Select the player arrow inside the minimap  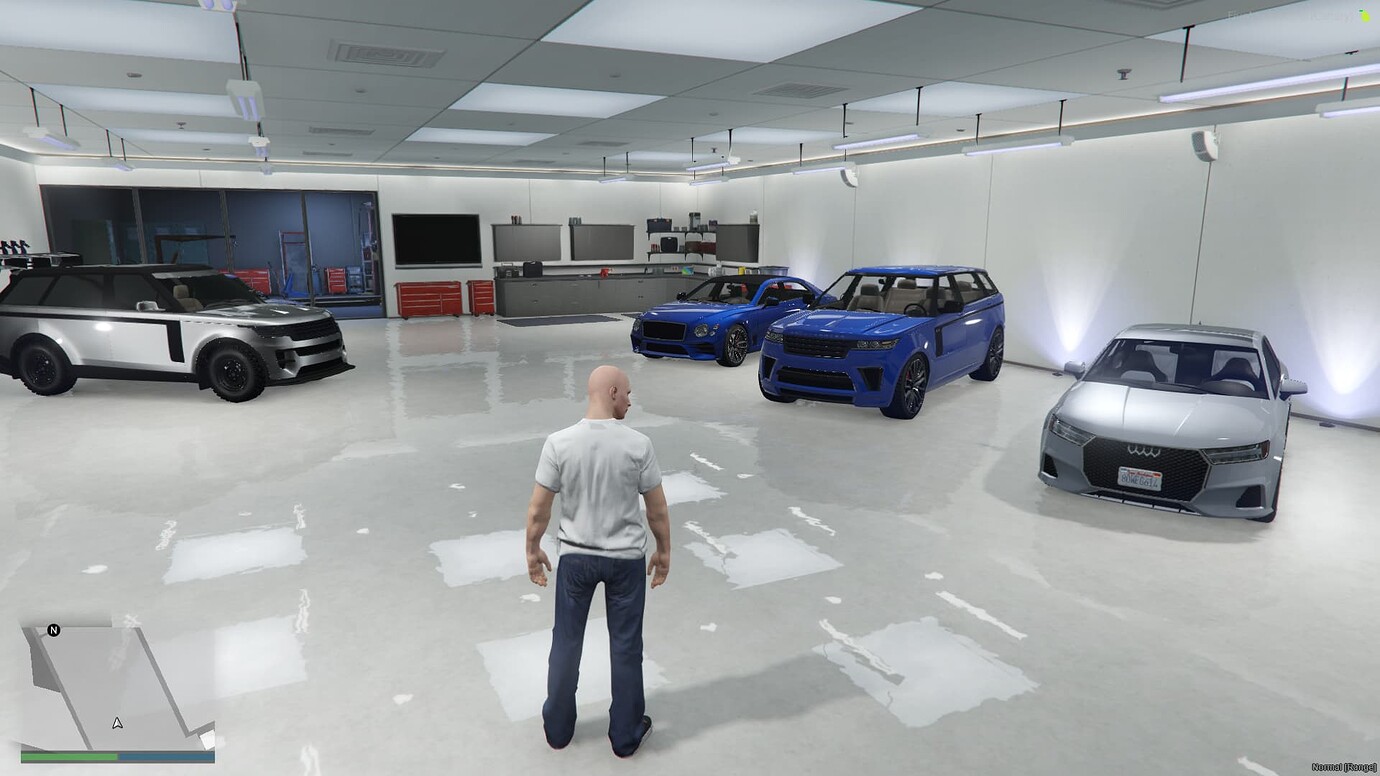pyautogui.click(x=117, y=723)
